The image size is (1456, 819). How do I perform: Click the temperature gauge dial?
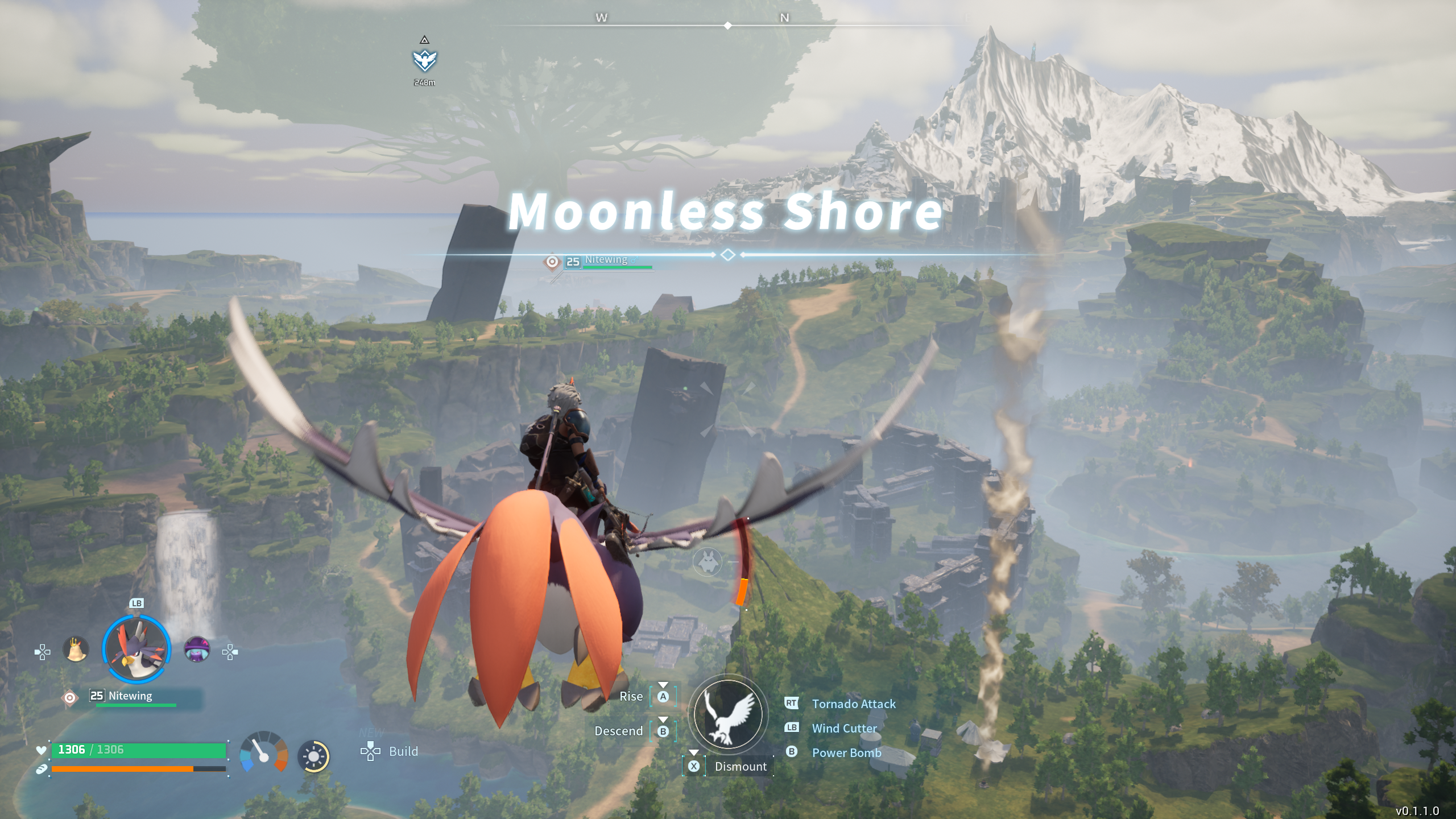[263, 753]
